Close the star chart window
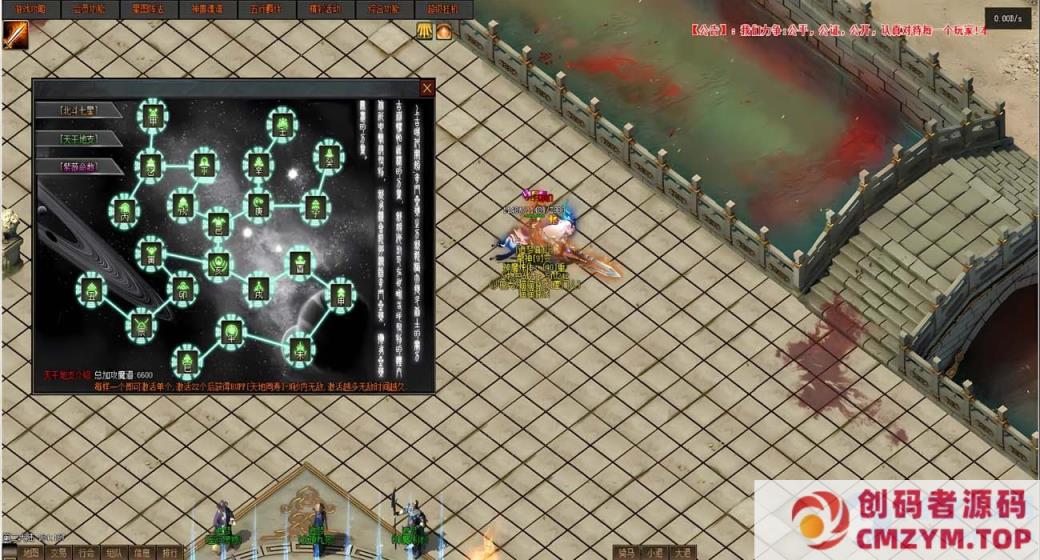 (427, 88)
